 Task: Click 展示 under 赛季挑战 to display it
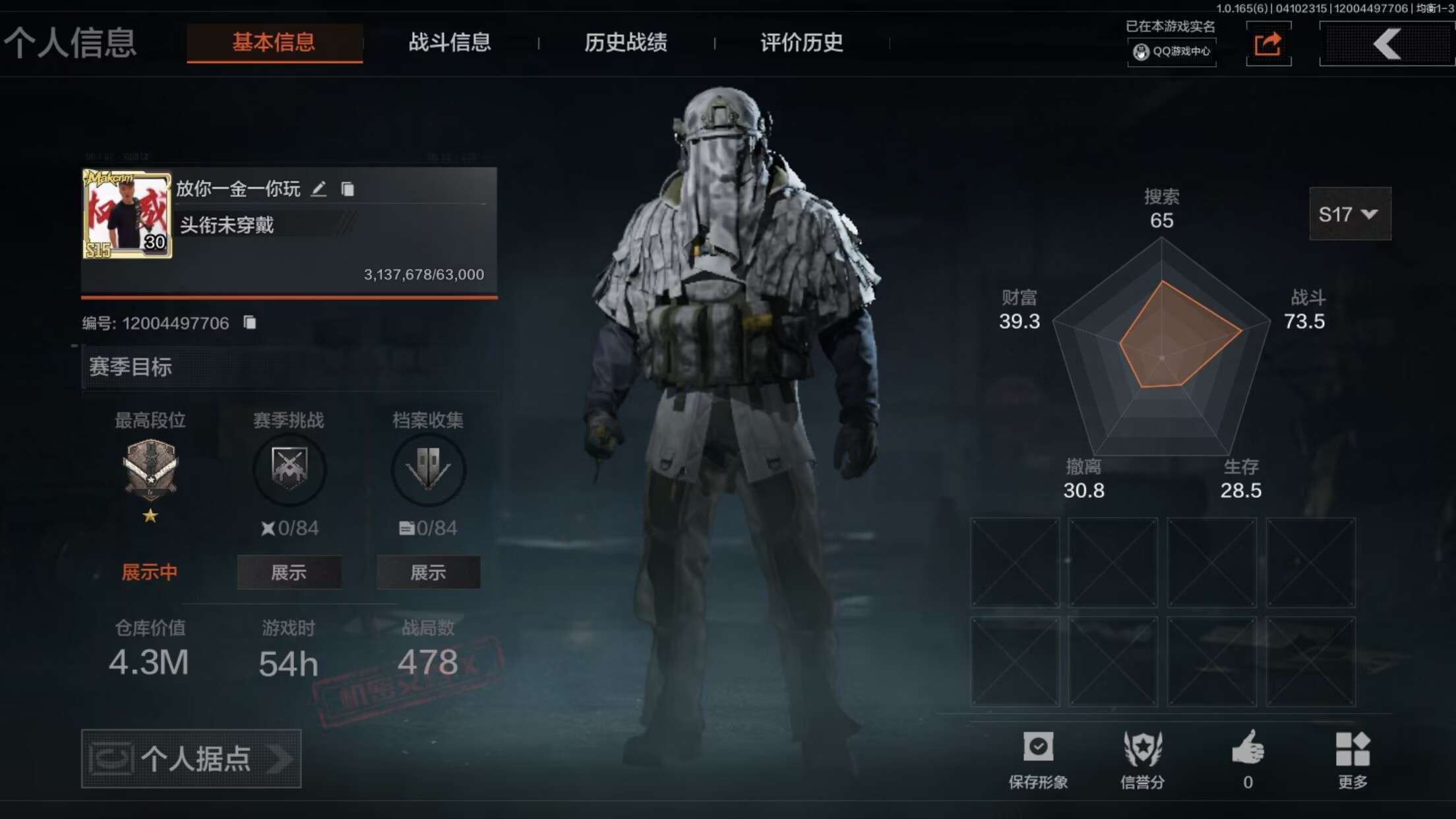point(290,572)
